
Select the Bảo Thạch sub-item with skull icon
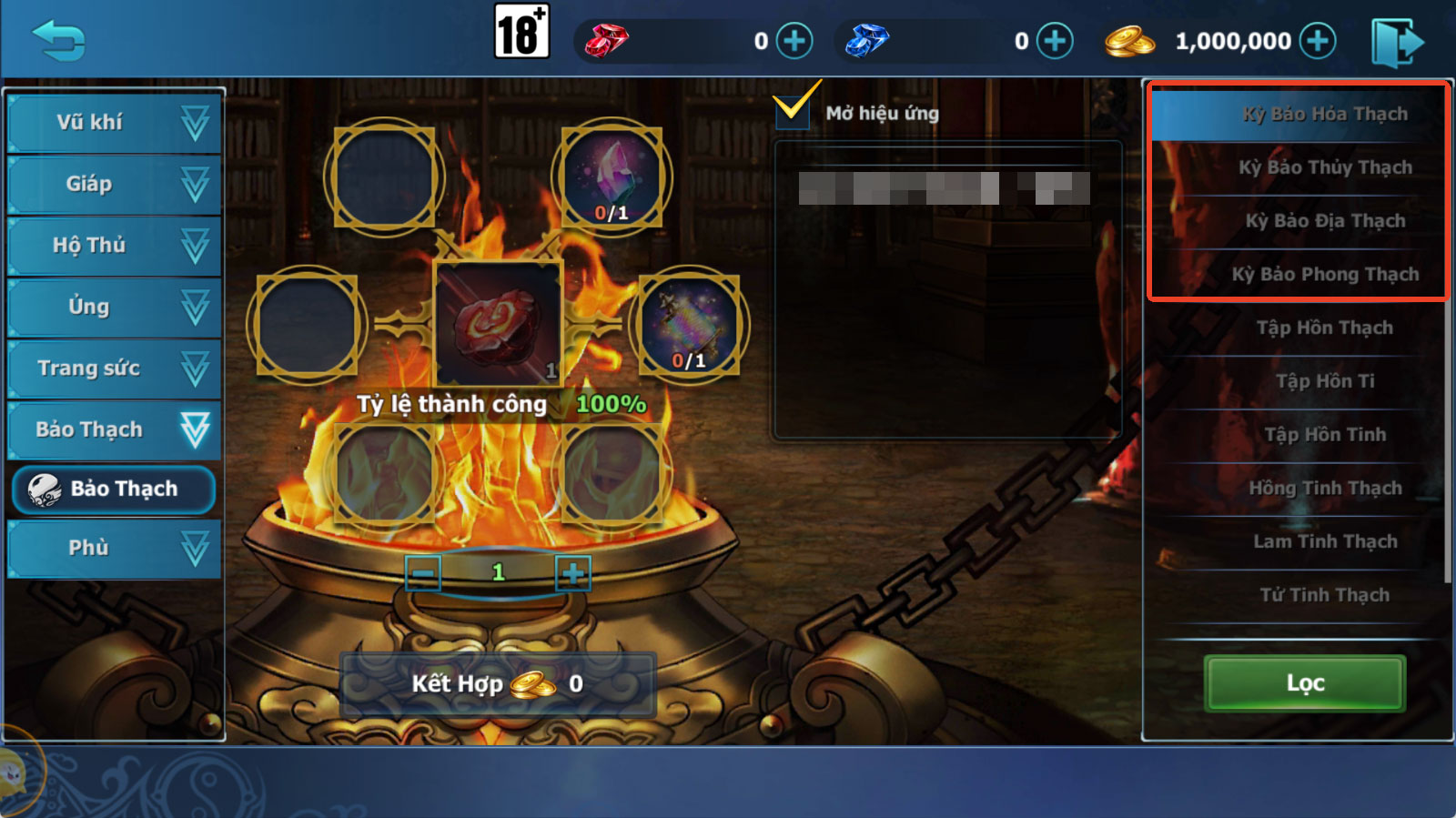115,490
